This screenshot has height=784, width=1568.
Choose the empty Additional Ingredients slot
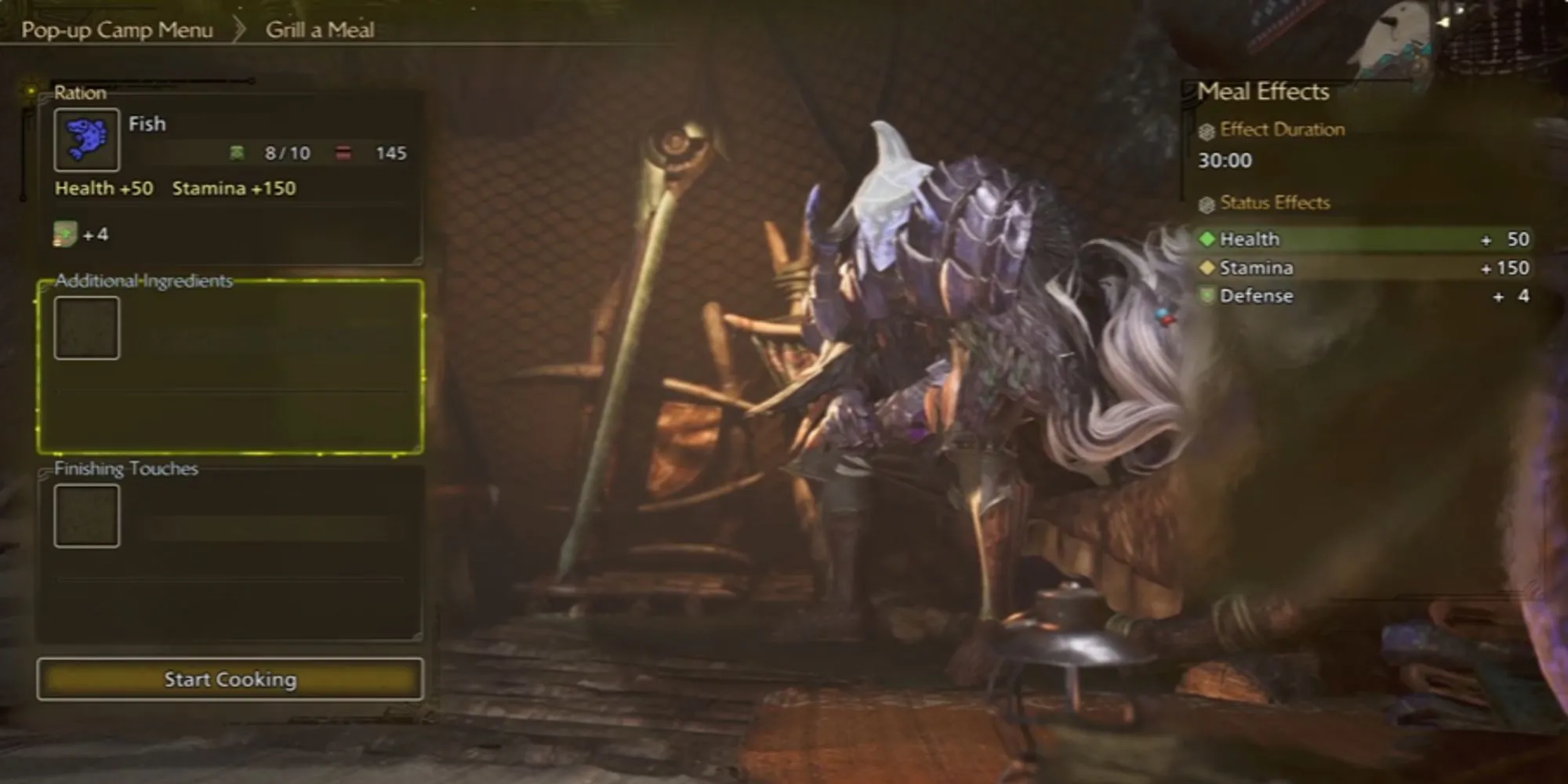pos(87,328)
